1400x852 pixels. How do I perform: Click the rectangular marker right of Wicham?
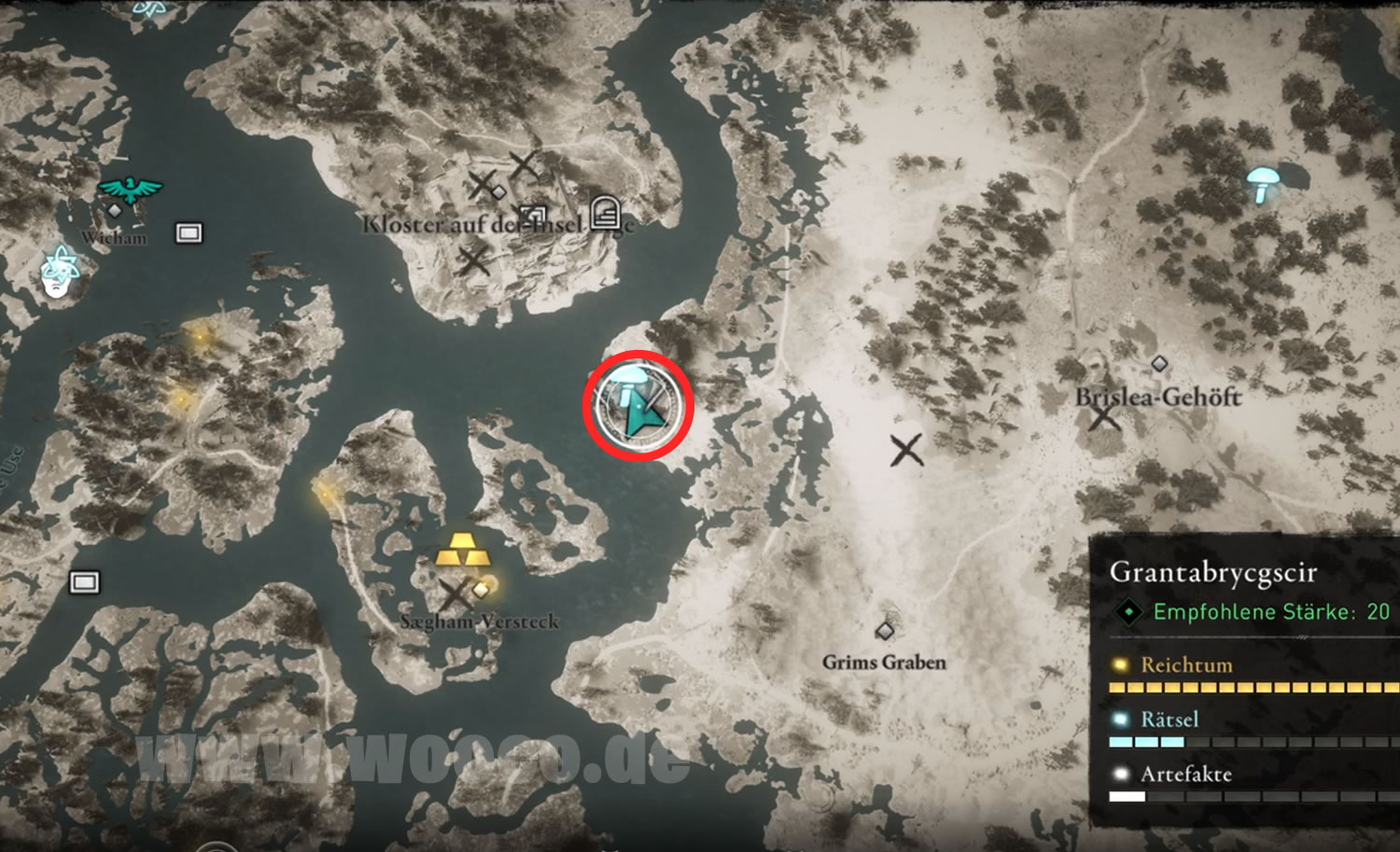[189, 232]
